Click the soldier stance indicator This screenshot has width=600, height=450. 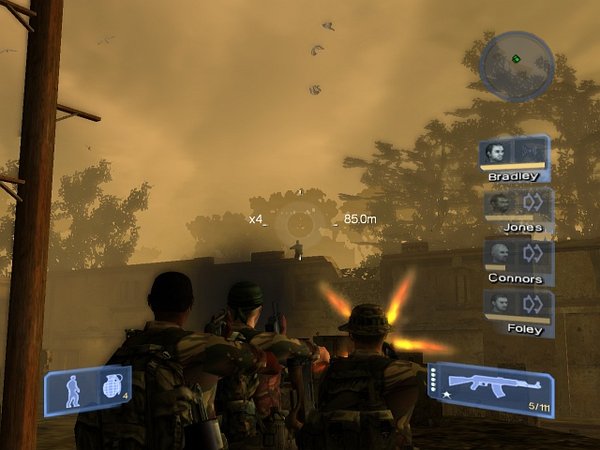(x=73, y=389)
